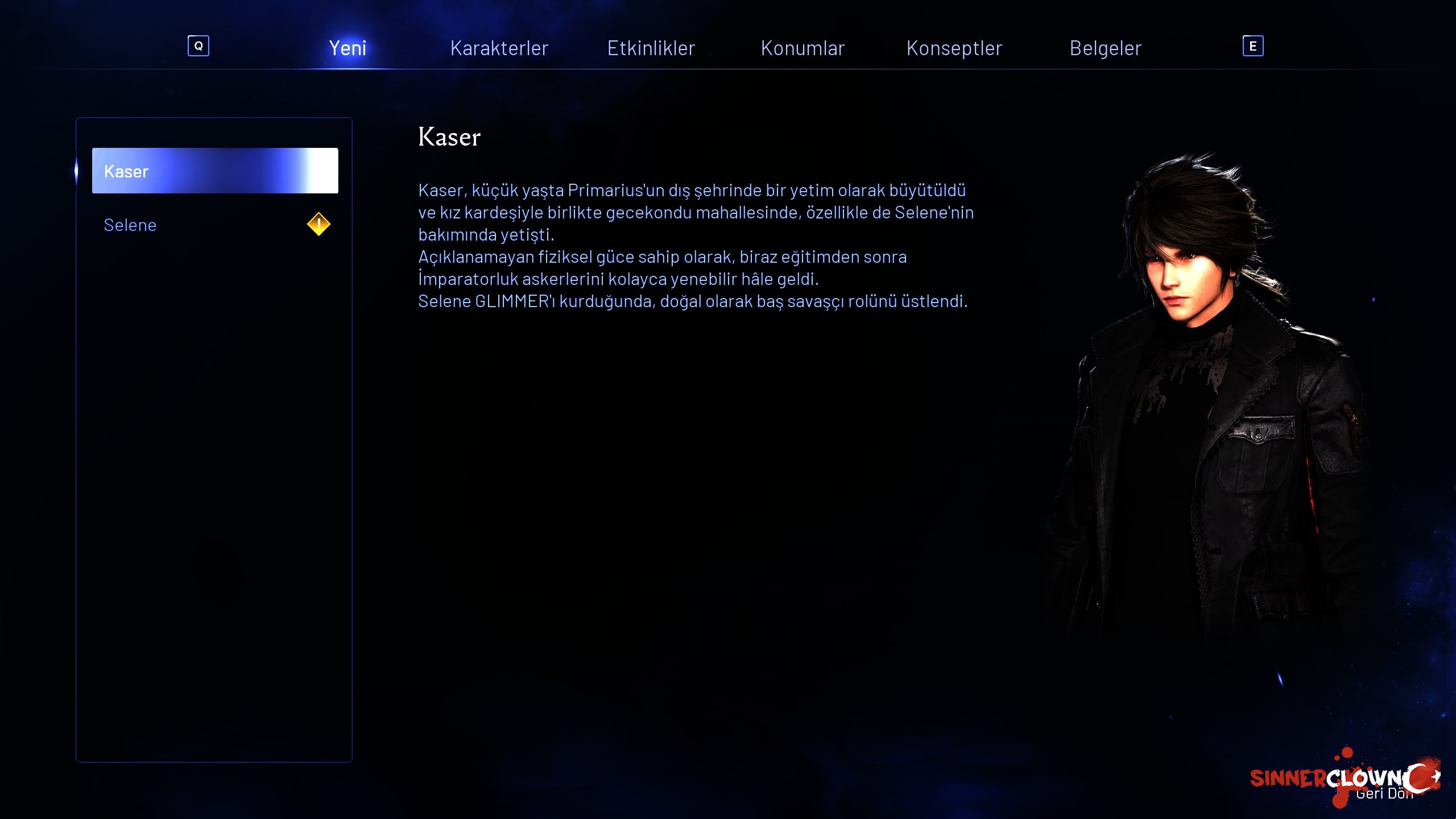Viewport: 1456px width, 819px height.
Task: Switch to the Karakterler tab
Action: [x=499, y=48]
